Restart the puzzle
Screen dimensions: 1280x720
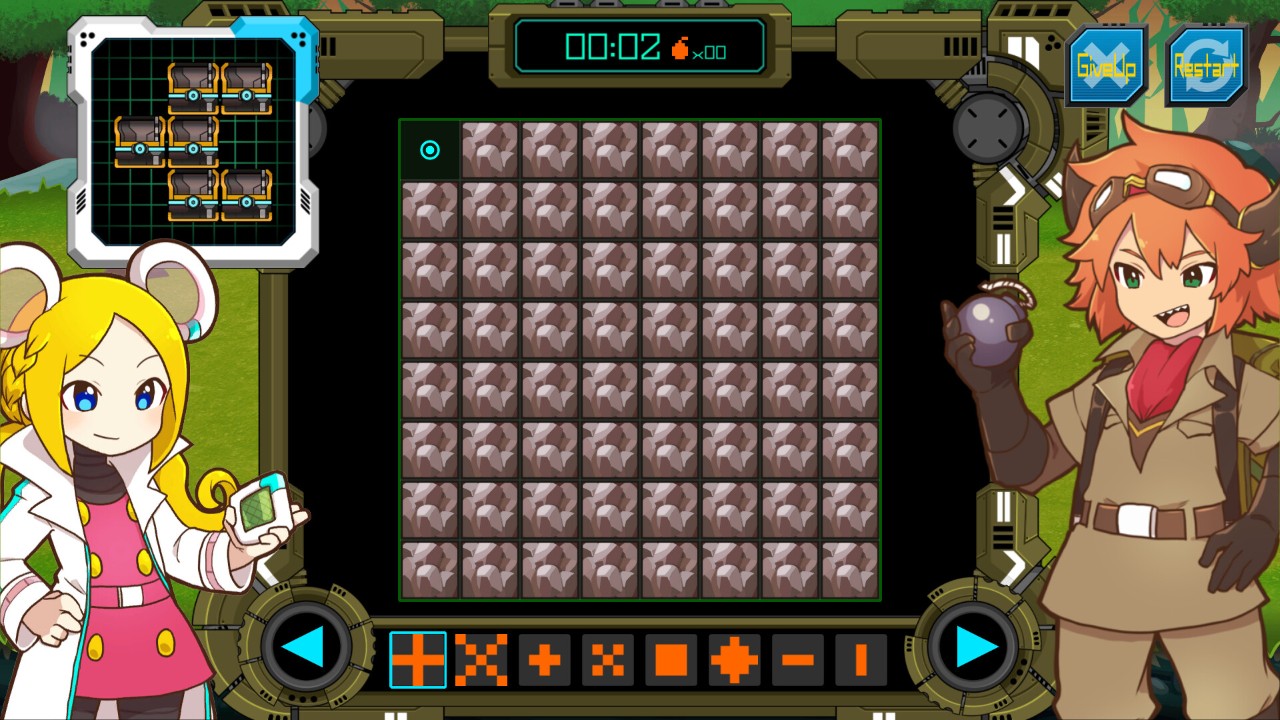[x=1206, y=67]
